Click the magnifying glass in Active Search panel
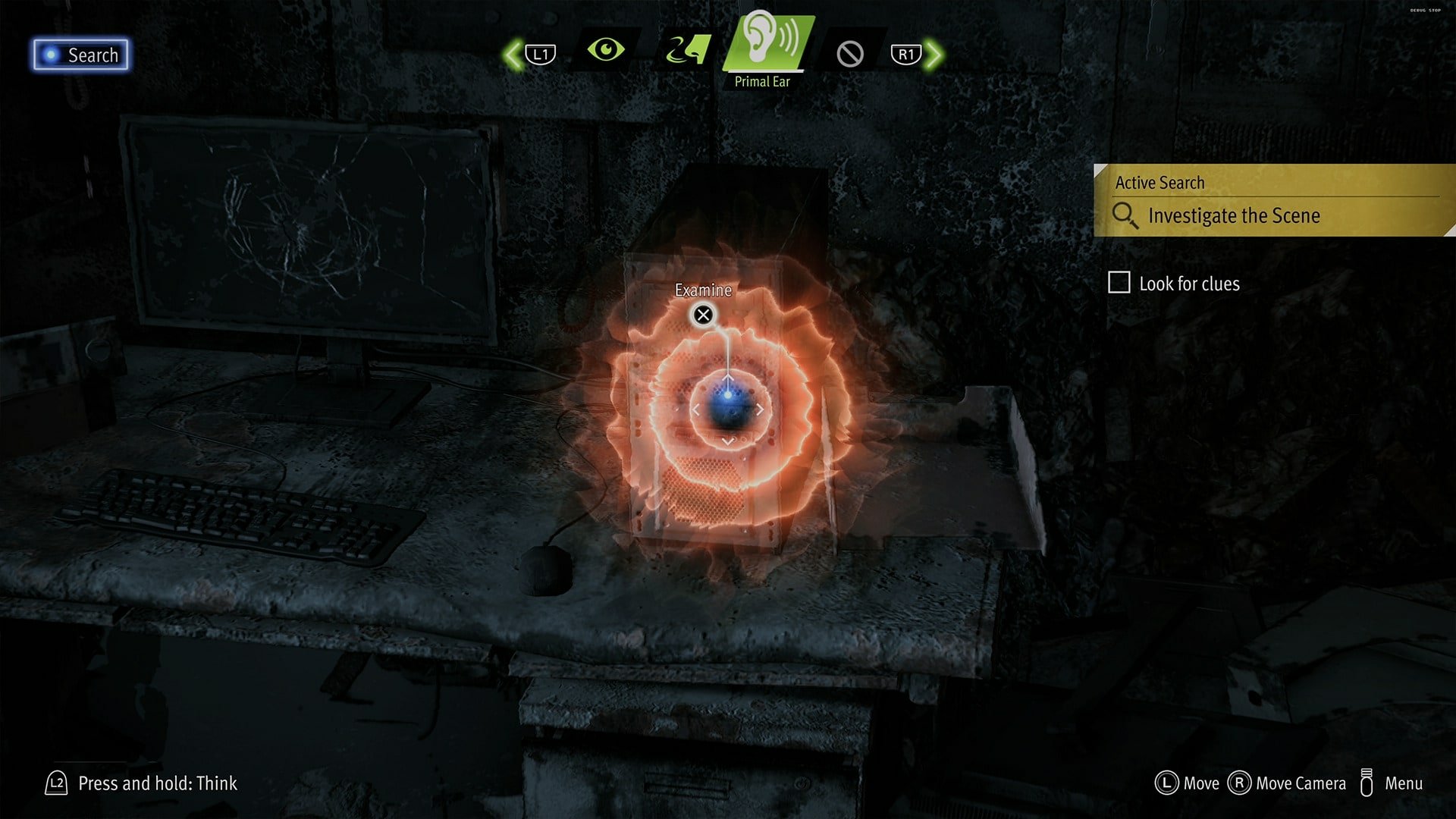Image resolution: width=1456 pixels, height=819 pixels. tap(1125, 215)
